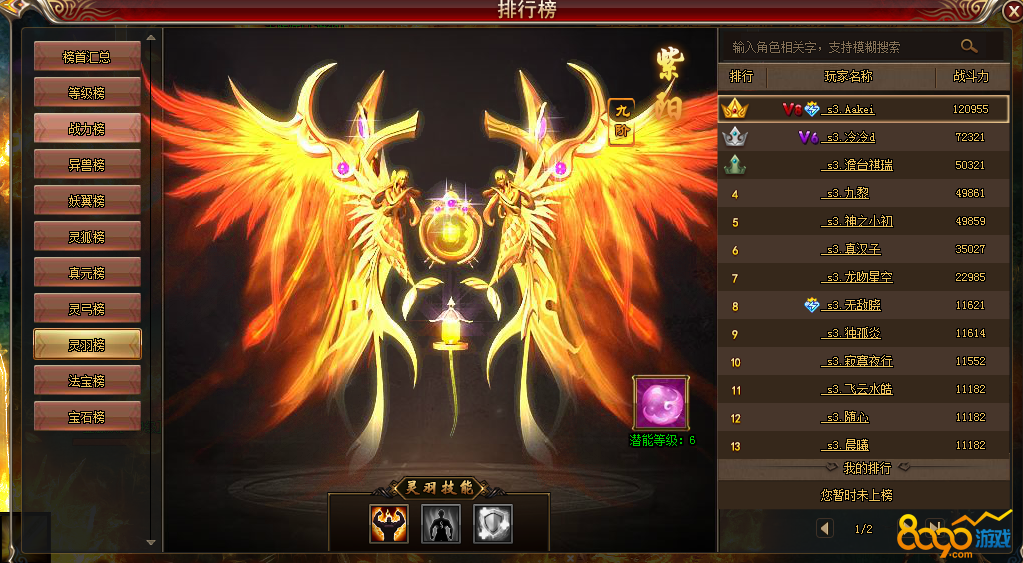Show the 异兽榜 beast ranking
This screenshot has height=563, width=1023.
(87, 165)
